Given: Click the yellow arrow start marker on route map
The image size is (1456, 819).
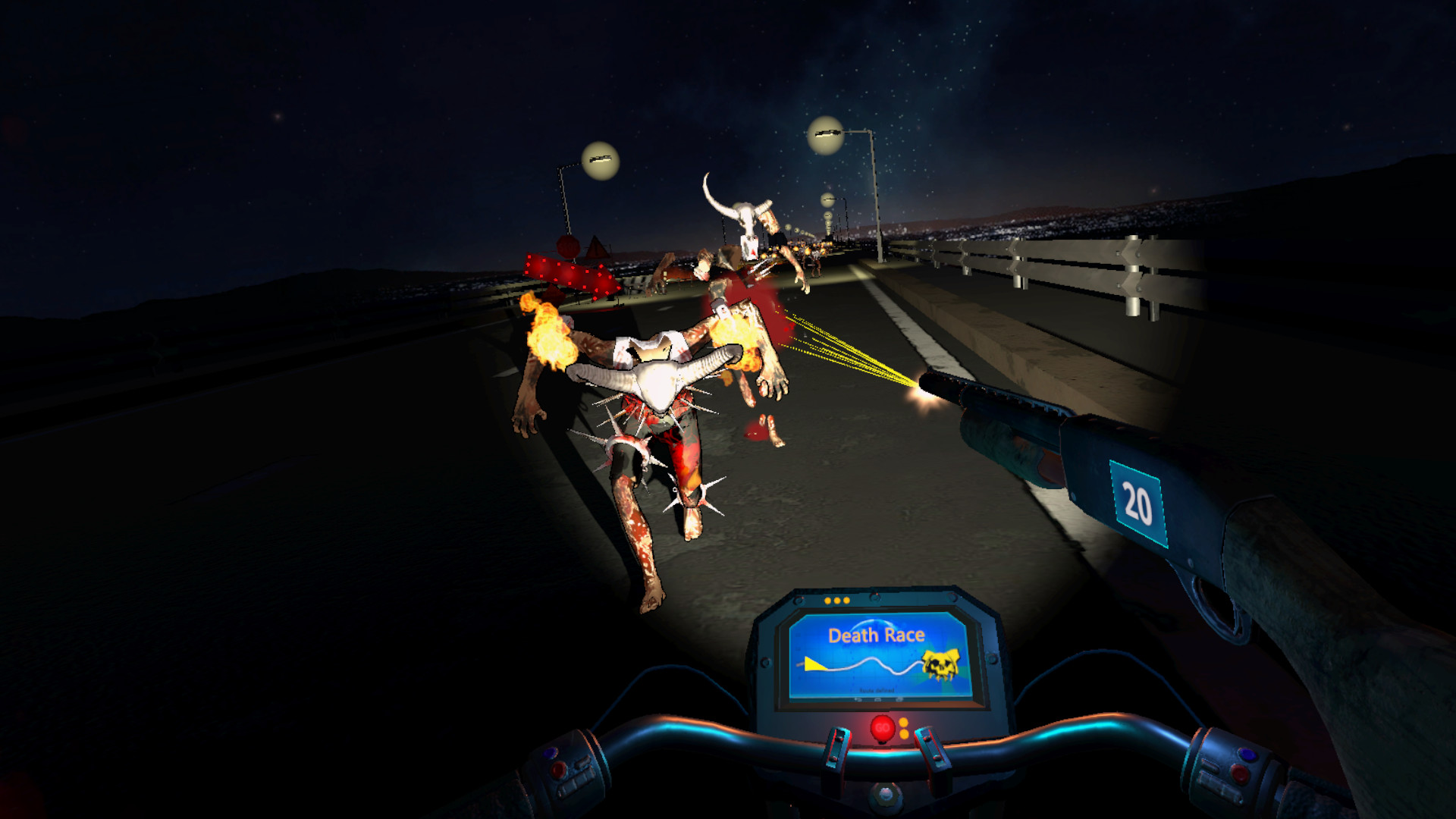Looking at the screenshot, I should (815, 664).
